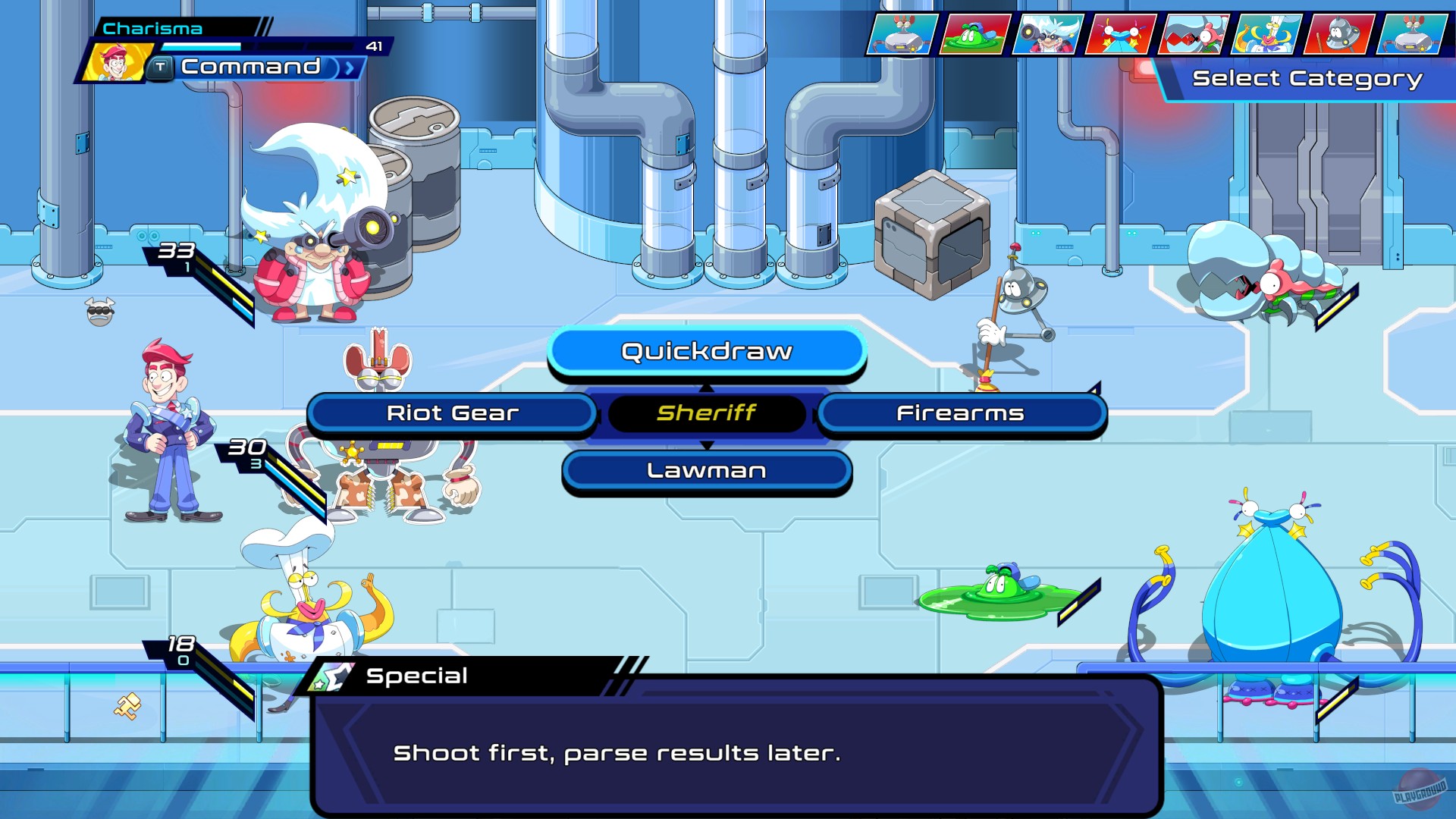Click the Sheriff label in the wheel center

point(705,413)
